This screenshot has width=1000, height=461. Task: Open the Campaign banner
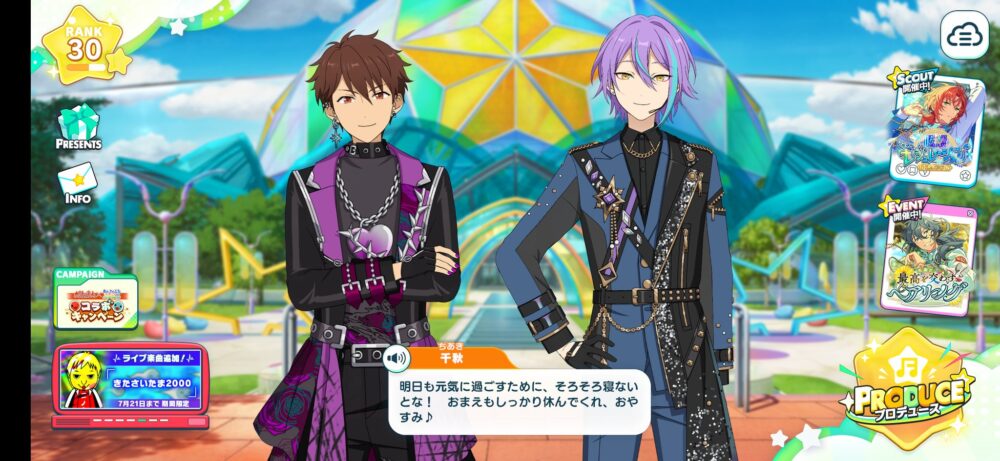[x=95, y=302]
